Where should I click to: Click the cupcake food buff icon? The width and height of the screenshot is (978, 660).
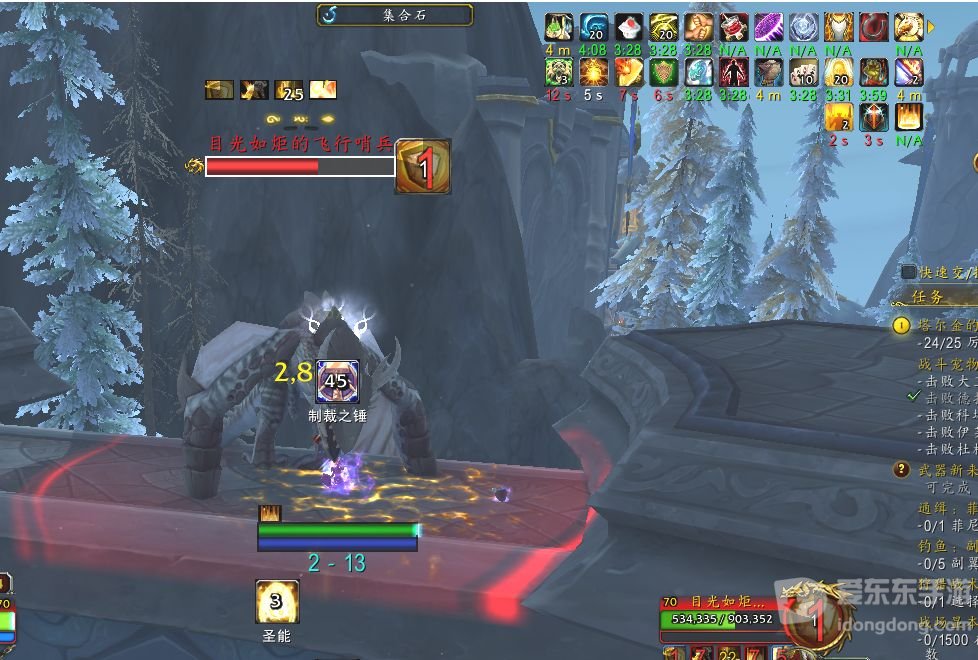coord(628,27)
